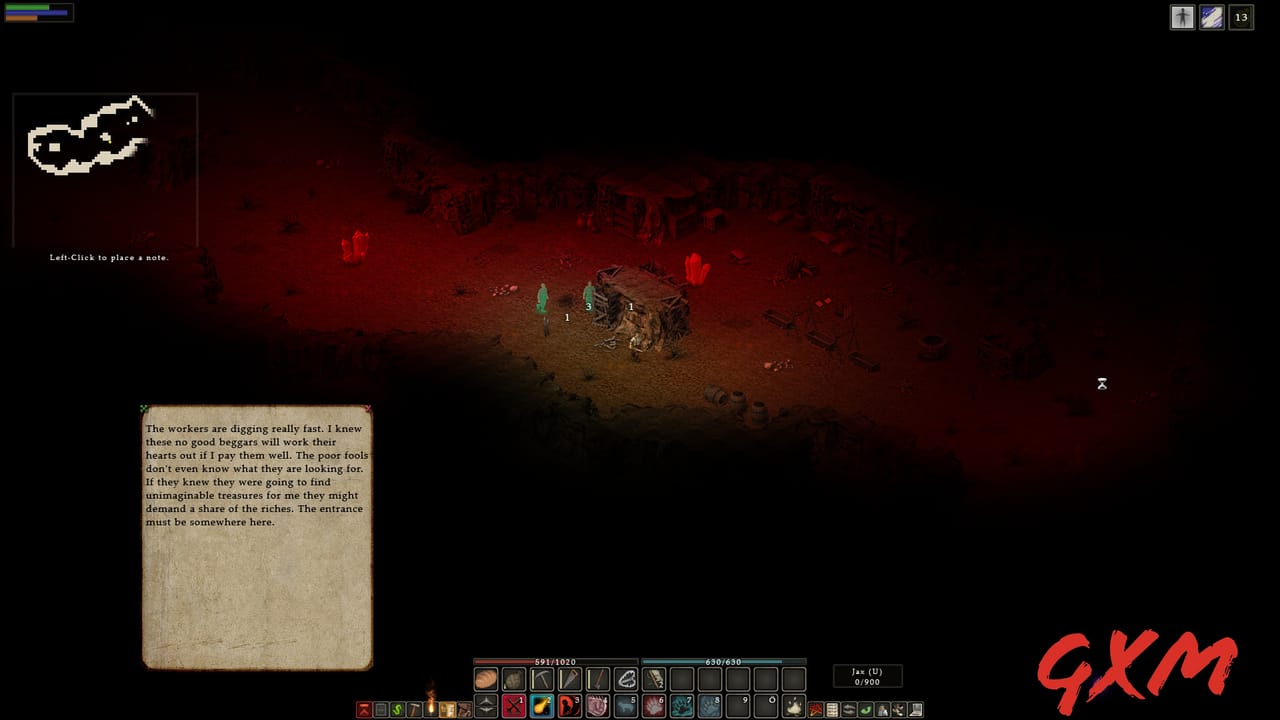Open the inventory using the grid icon
This screenshot has height=720, width=1280.
point(832,710)
